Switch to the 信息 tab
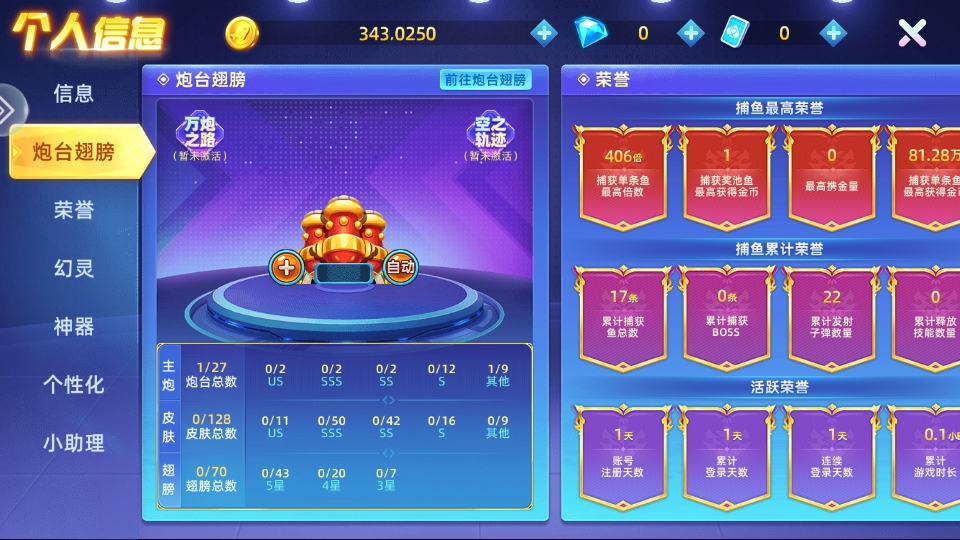The height and width of the screenshot is (540, 960). click(x=74, y=94)
